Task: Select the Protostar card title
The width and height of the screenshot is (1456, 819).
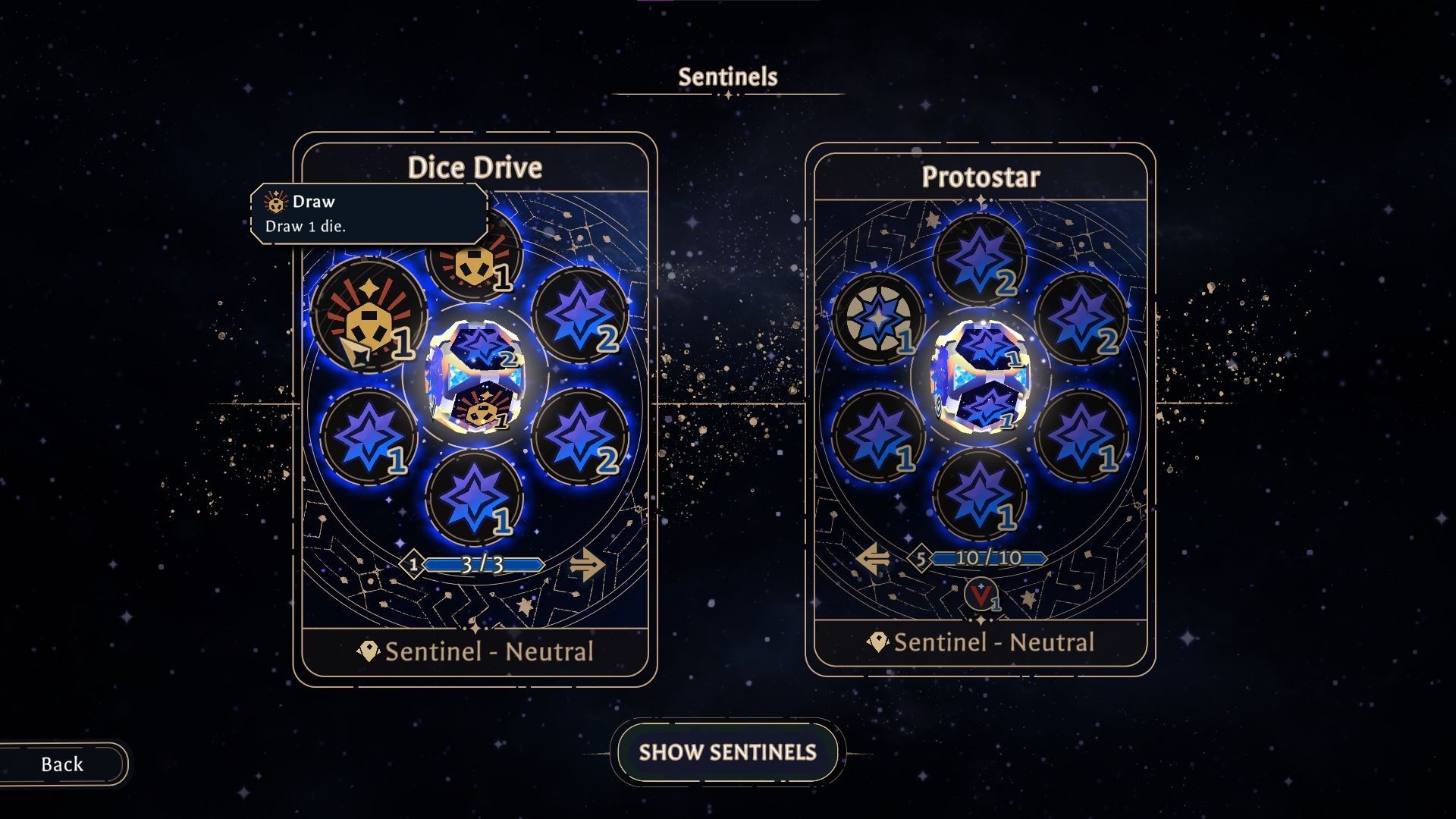Action: pos(979,177)
